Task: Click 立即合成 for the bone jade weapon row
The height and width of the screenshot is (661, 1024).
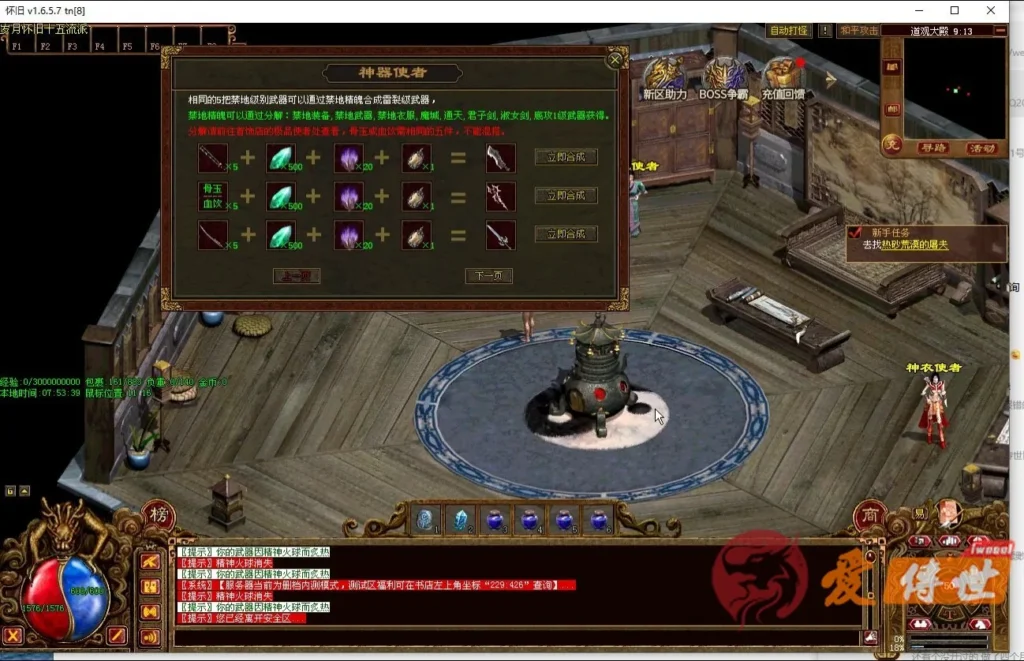Action: pyautogui.click(x=566, y=195)
